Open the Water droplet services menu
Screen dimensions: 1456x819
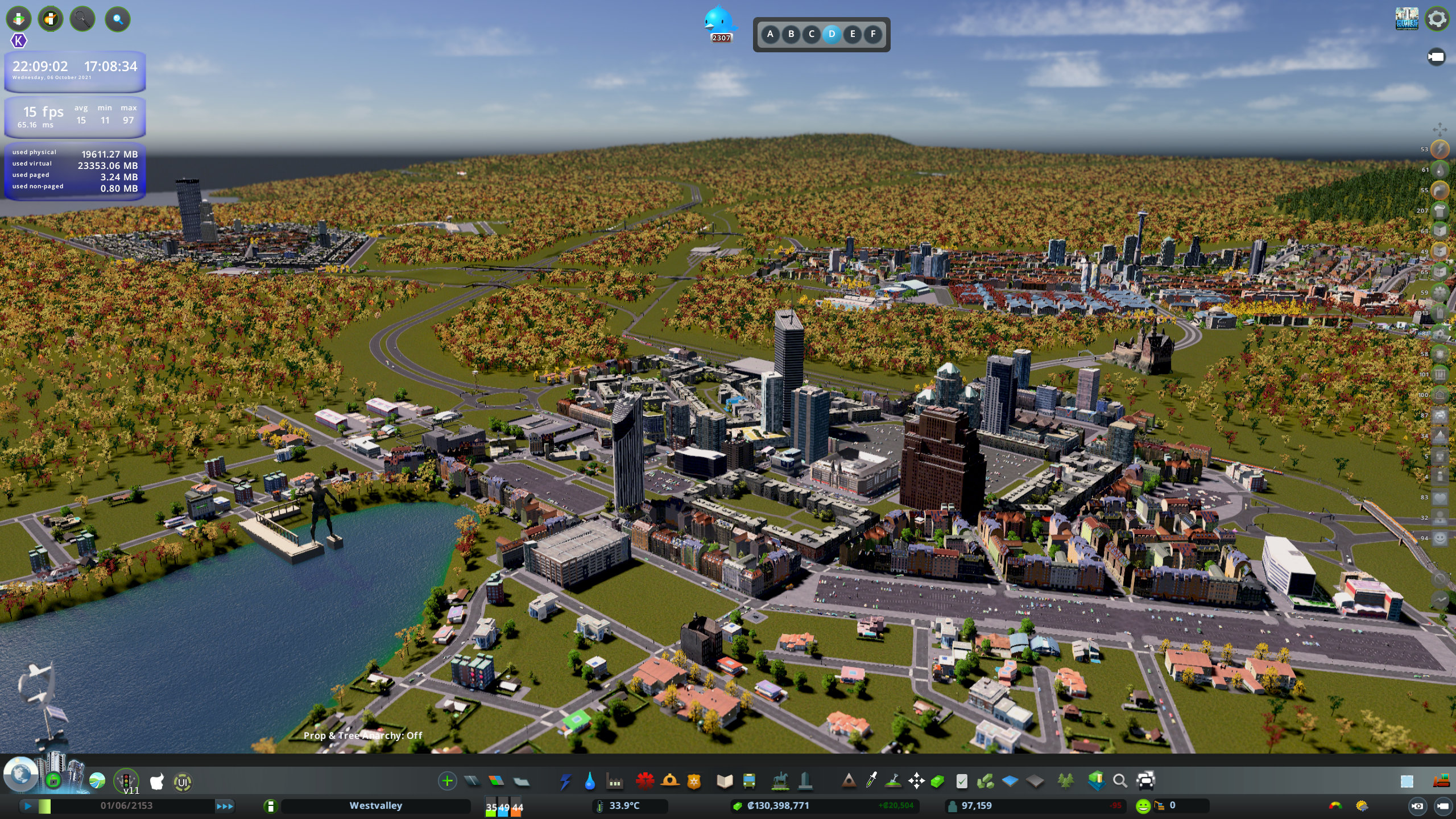tap(590, 781)
